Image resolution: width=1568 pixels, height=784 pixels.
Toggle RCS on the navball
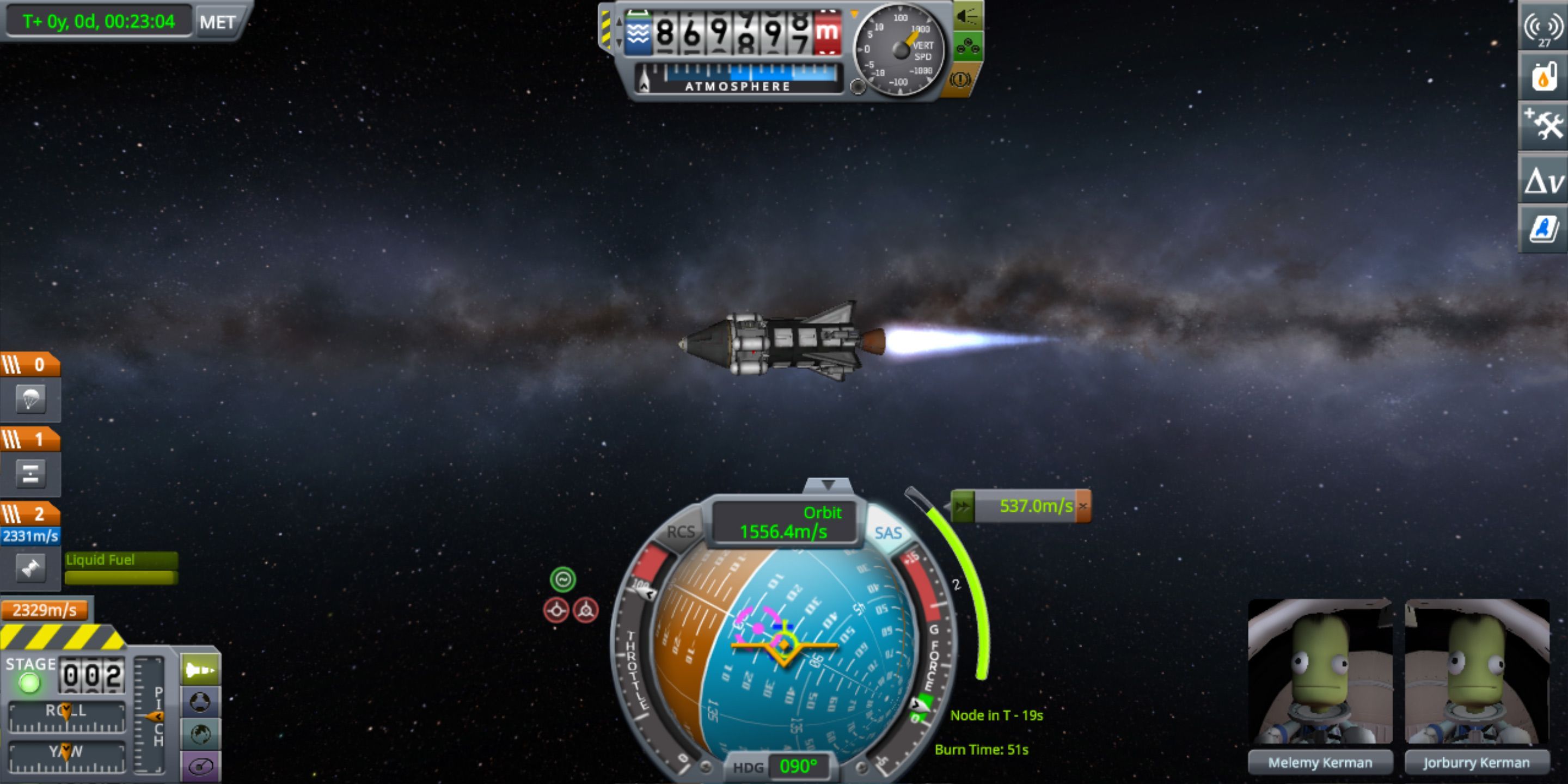(x=680, y=532)
